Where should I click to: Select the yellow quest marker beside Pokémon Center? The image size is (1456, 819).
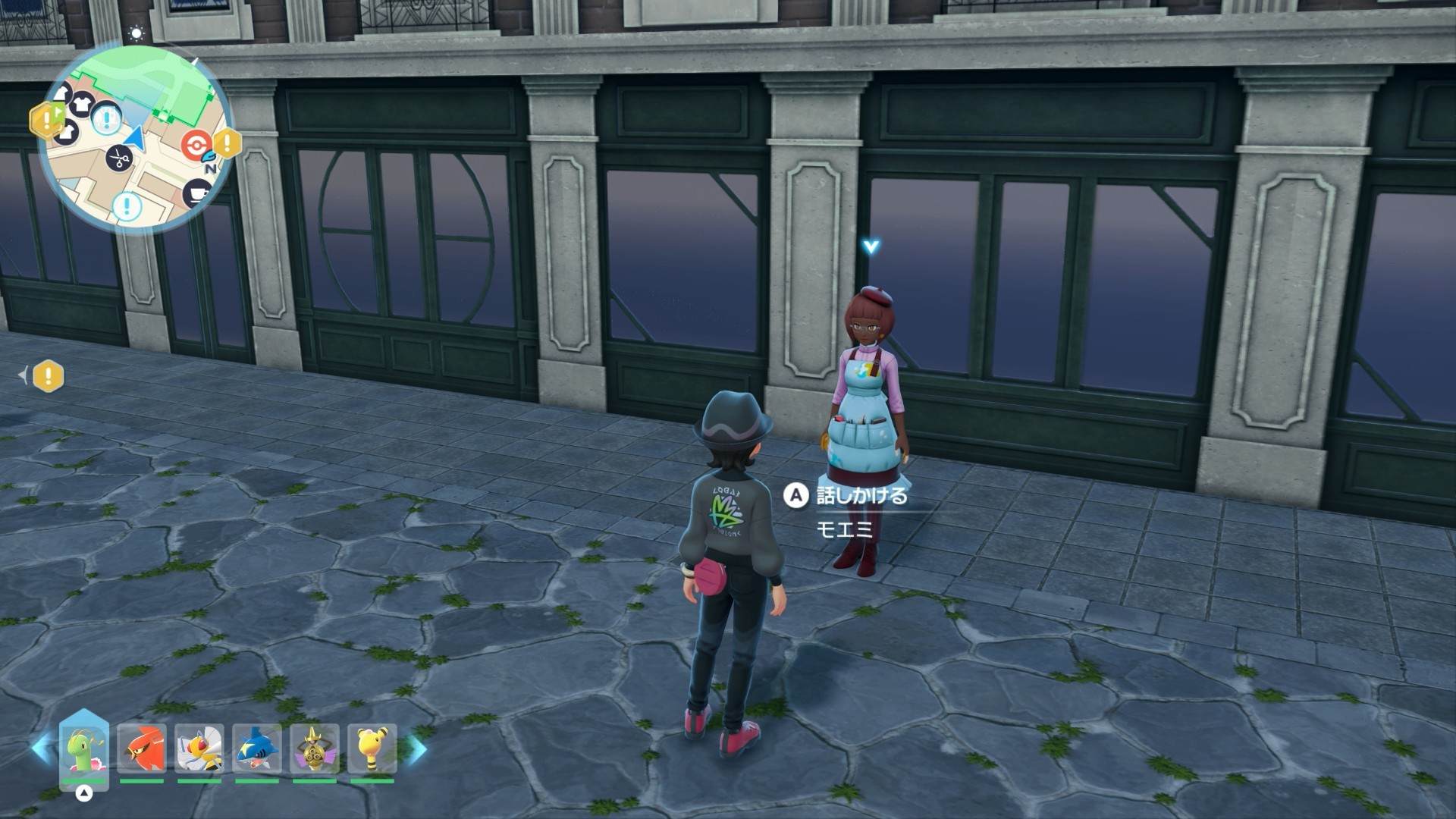pyautogui.click(x=227, y=142)
